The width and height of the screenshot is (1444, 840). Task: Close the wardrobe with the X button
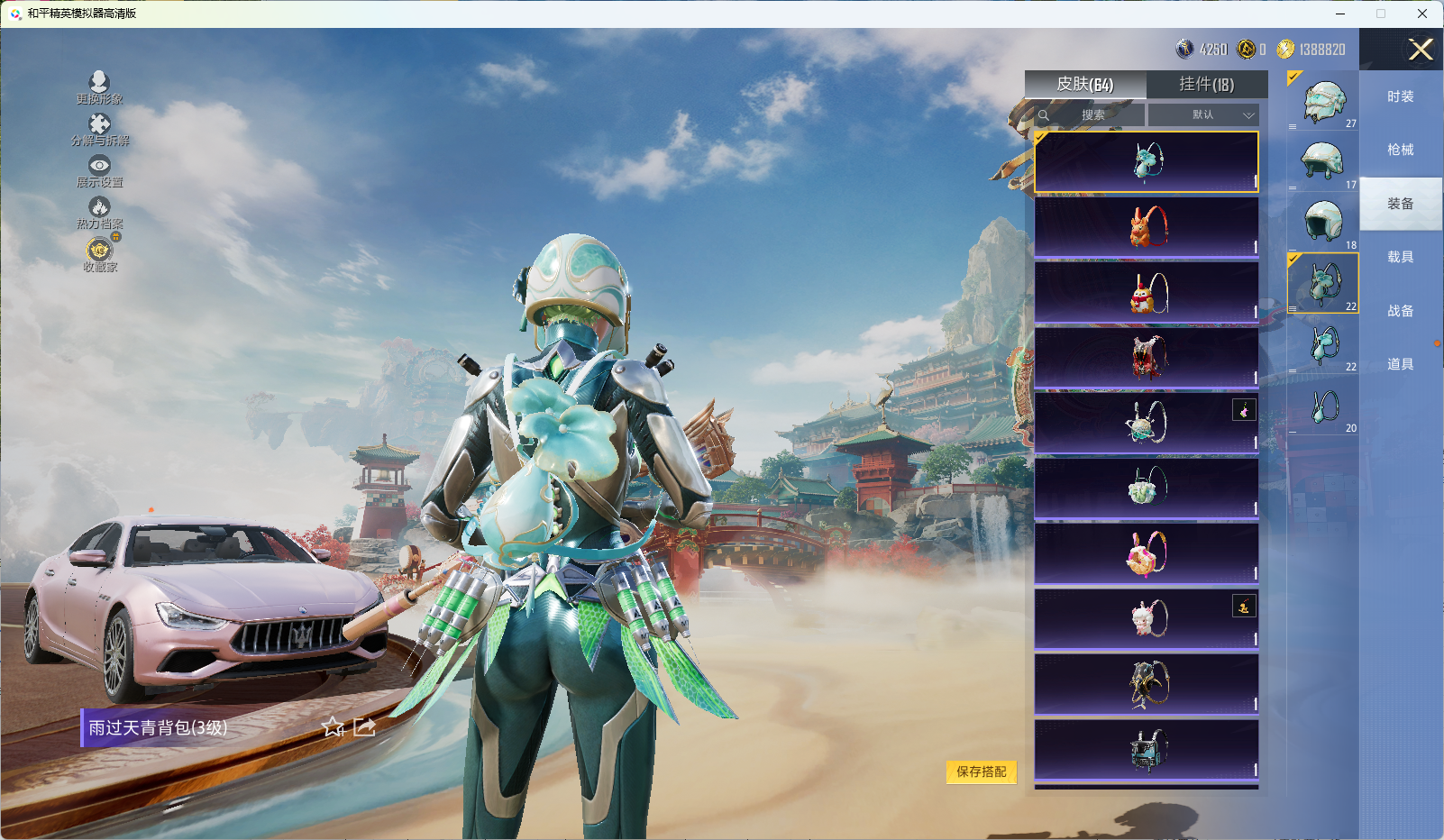click(x=1421, y=50)
